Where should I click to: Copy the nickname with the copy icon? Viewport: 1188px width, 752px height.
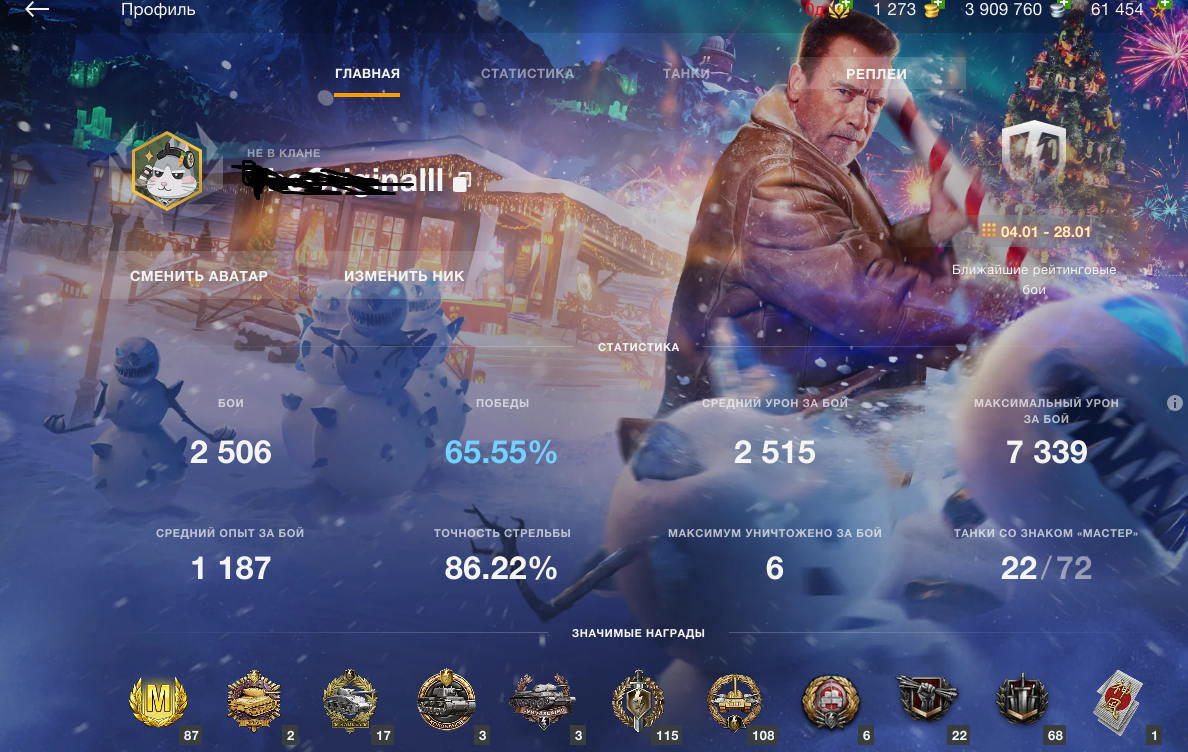pyautogui.click(x=461, y=182)
